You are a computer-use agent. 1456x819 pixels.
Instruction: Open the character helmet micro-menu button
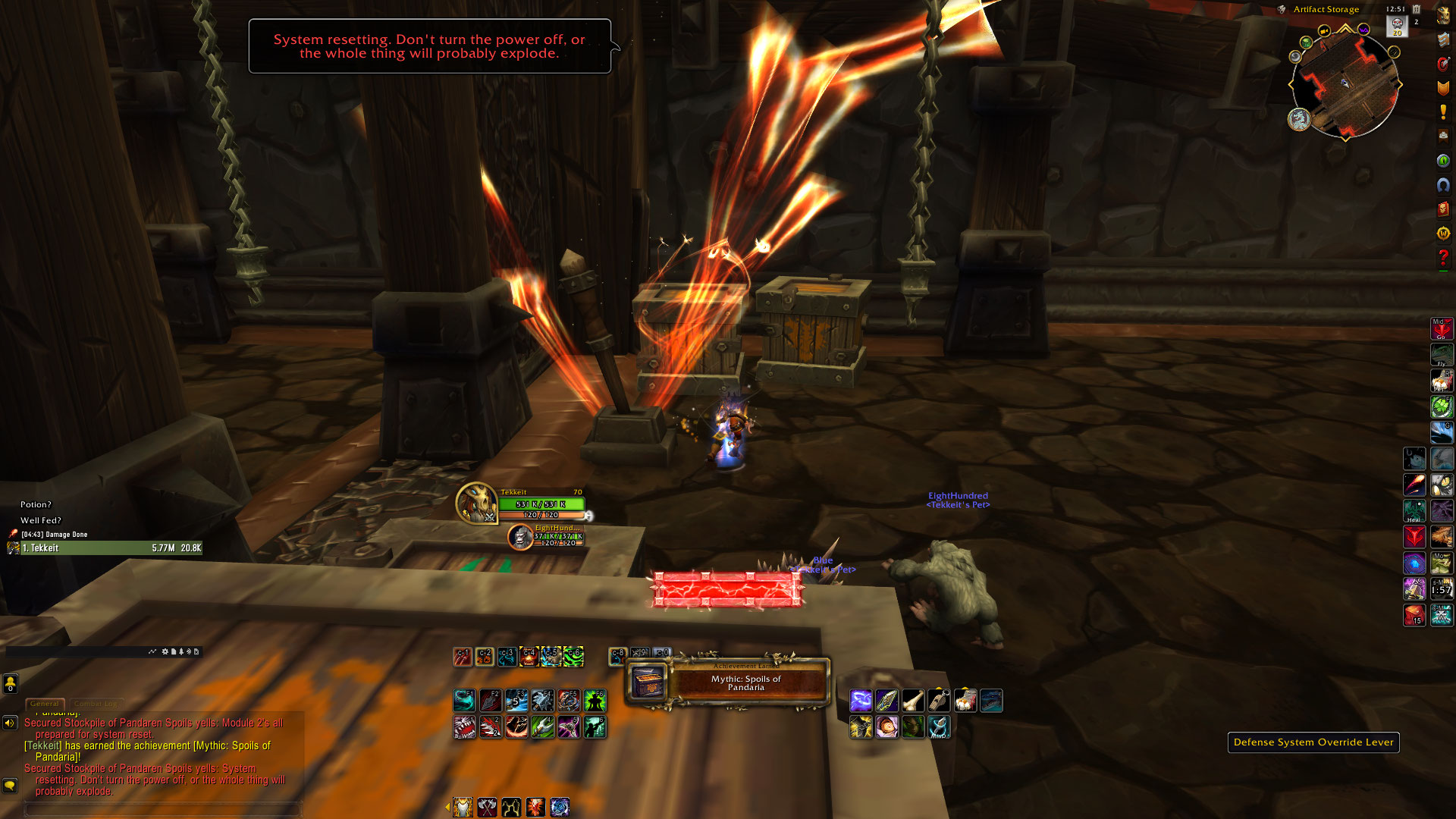pyautogui.click(x=1443, y=15)
